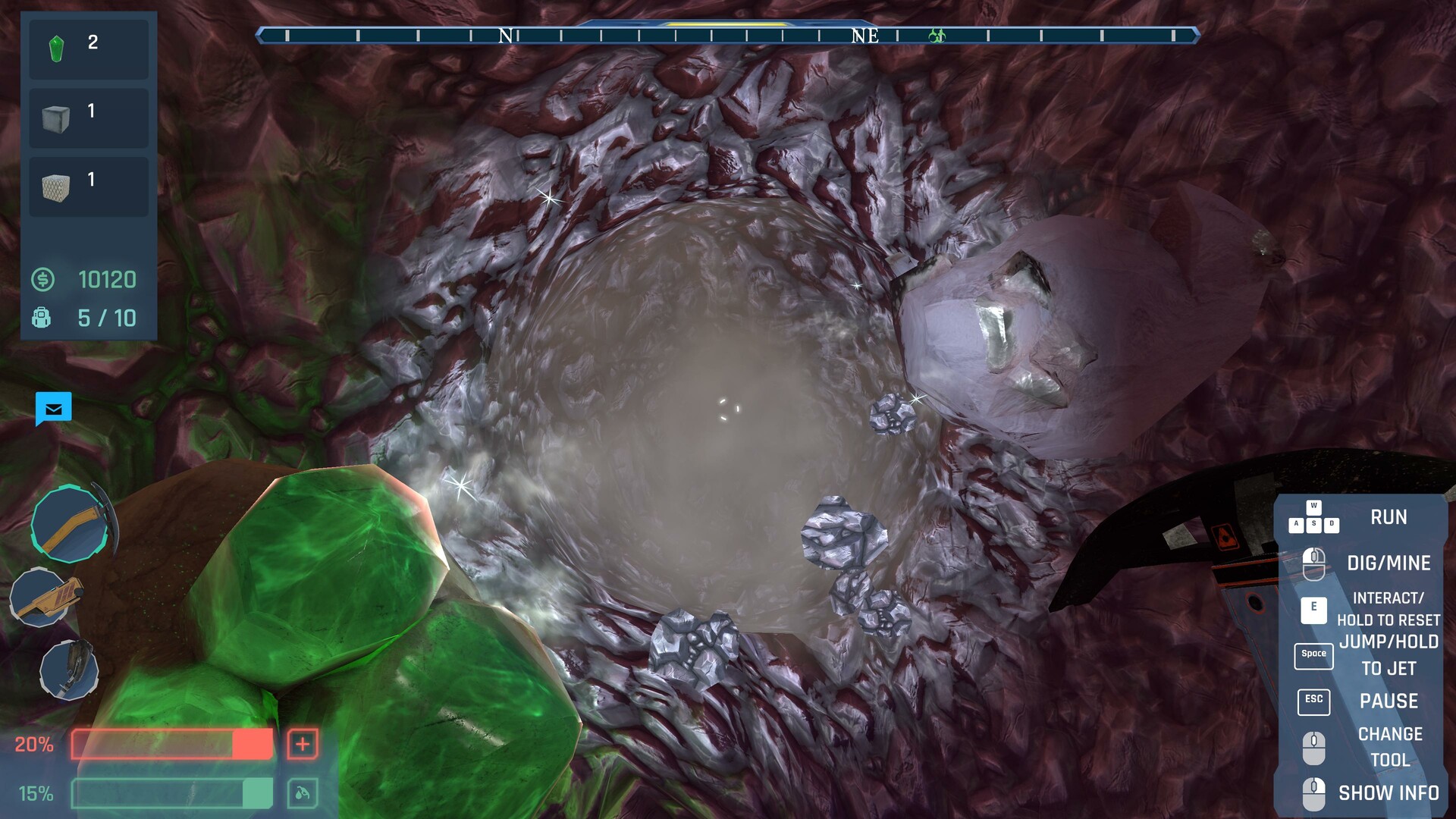
Task: Click the DIG/MINE mouse icon
Action: [x=1314, y=561]
